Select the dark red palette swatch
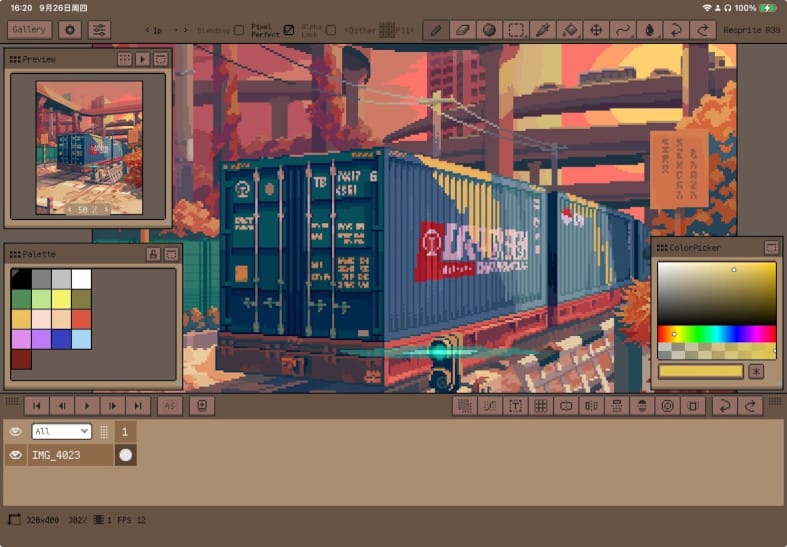 [21, 359]
